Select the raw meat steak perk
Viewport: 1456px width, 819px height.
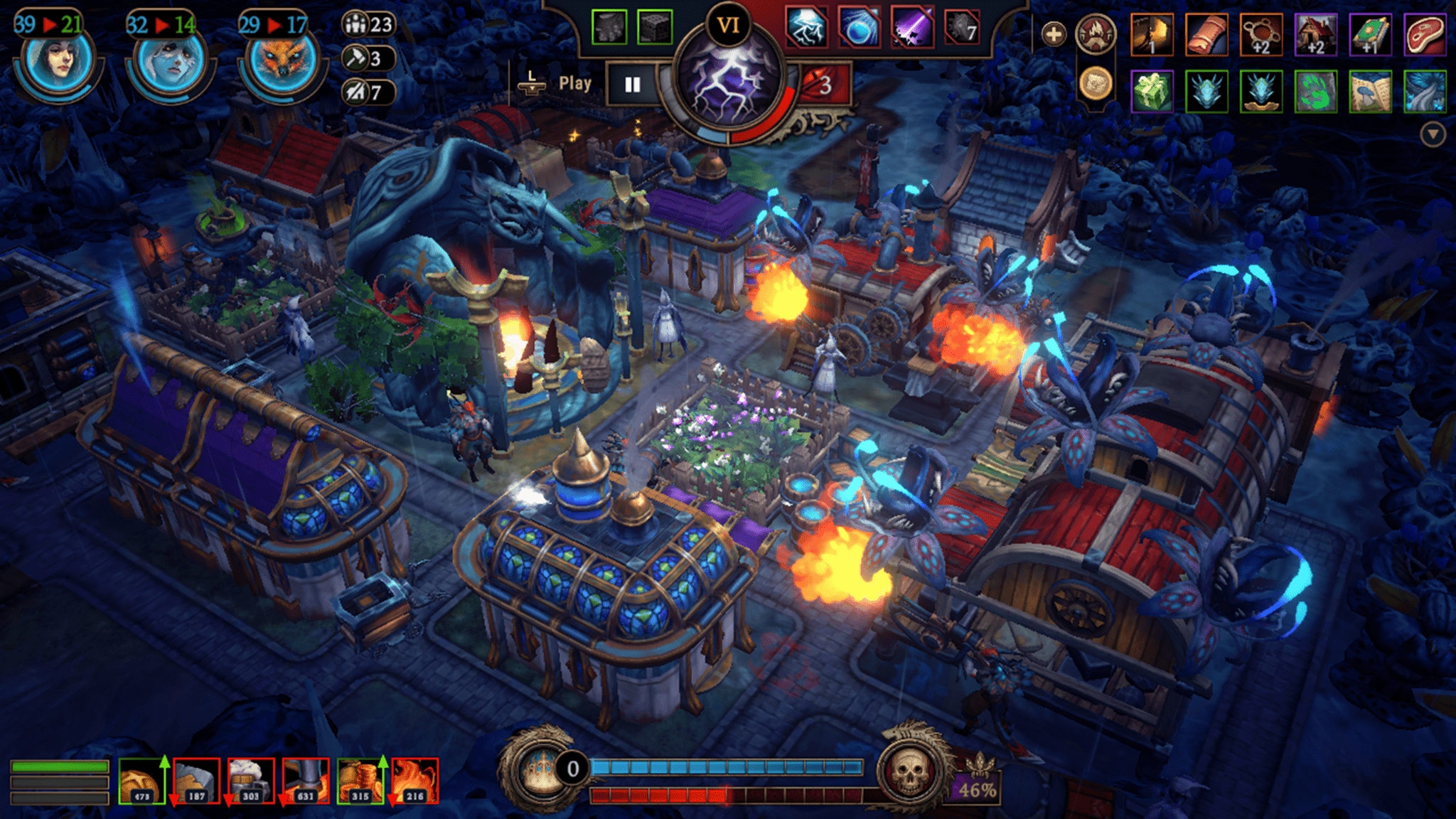(1425, 34)
